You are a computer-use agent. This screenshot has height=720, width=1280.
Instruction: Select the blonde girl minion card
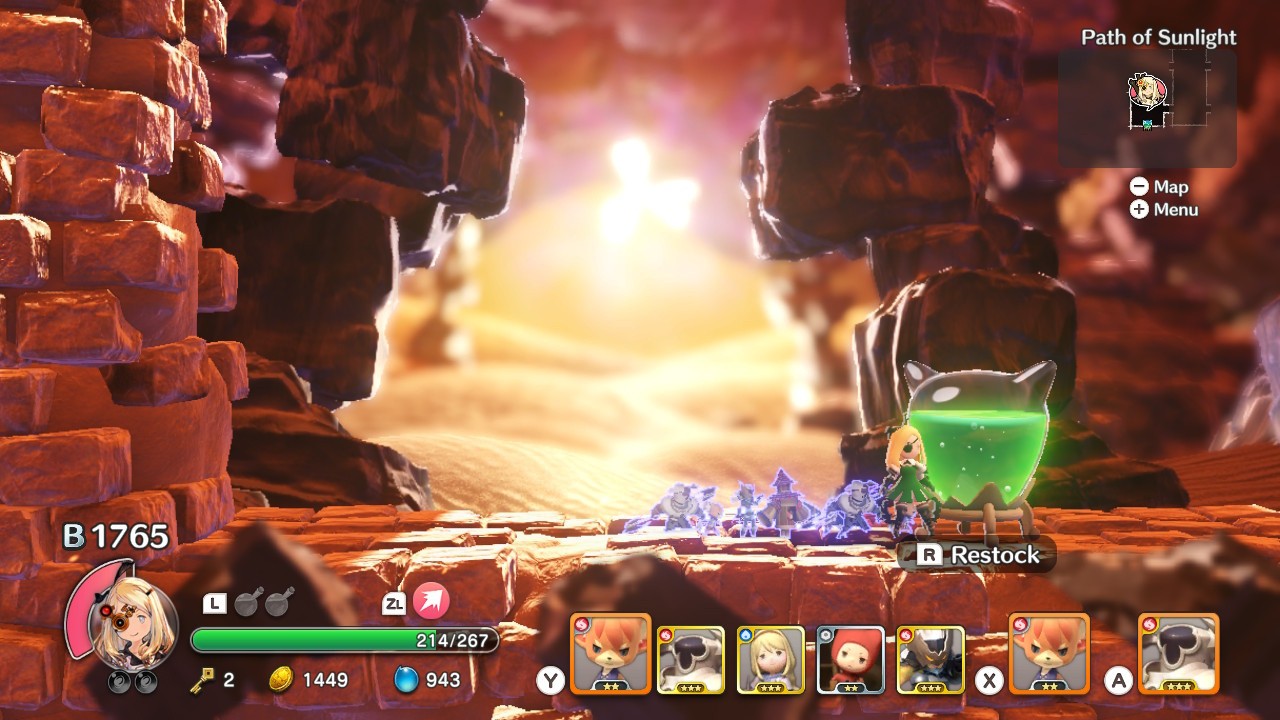(770, 659)
